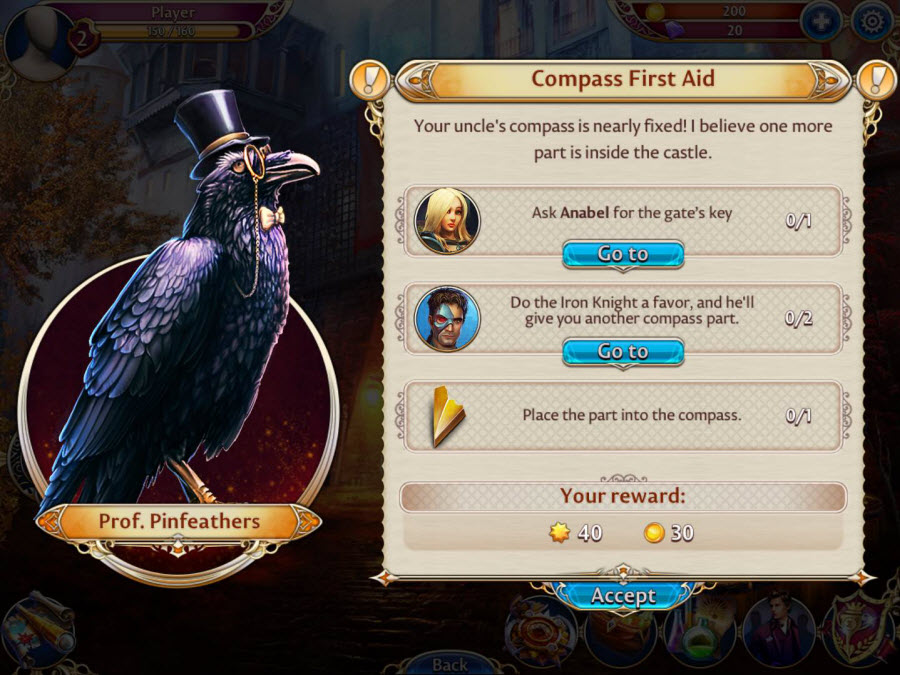This screenshot has height=675, width=900.
Task: Open the shield crest icon
Action: click(857, 628)
